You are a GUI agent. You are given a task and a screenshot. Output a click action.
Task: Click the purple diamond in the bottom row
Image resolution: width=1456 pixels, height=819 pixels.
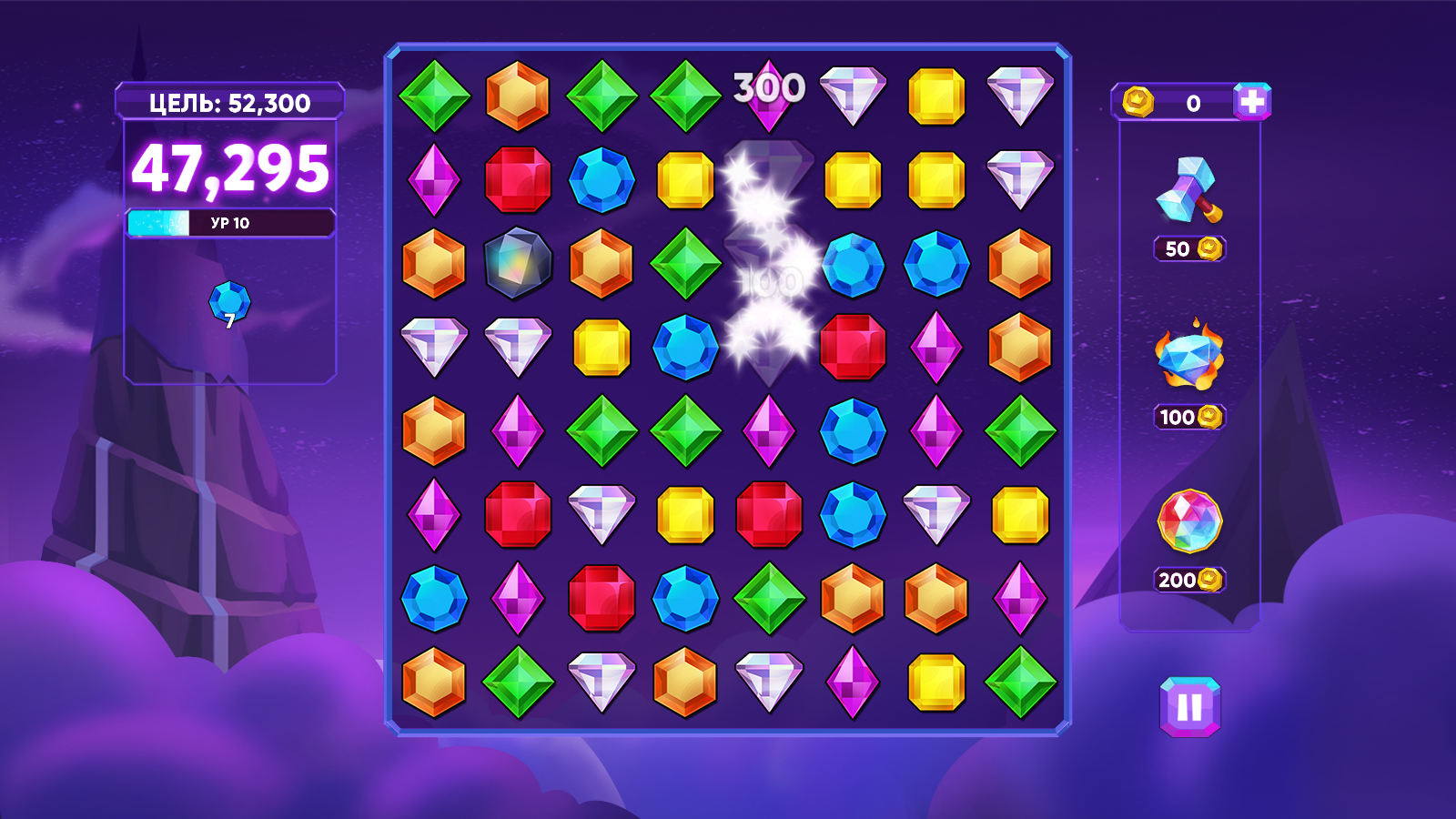click(x=851, y=679)
